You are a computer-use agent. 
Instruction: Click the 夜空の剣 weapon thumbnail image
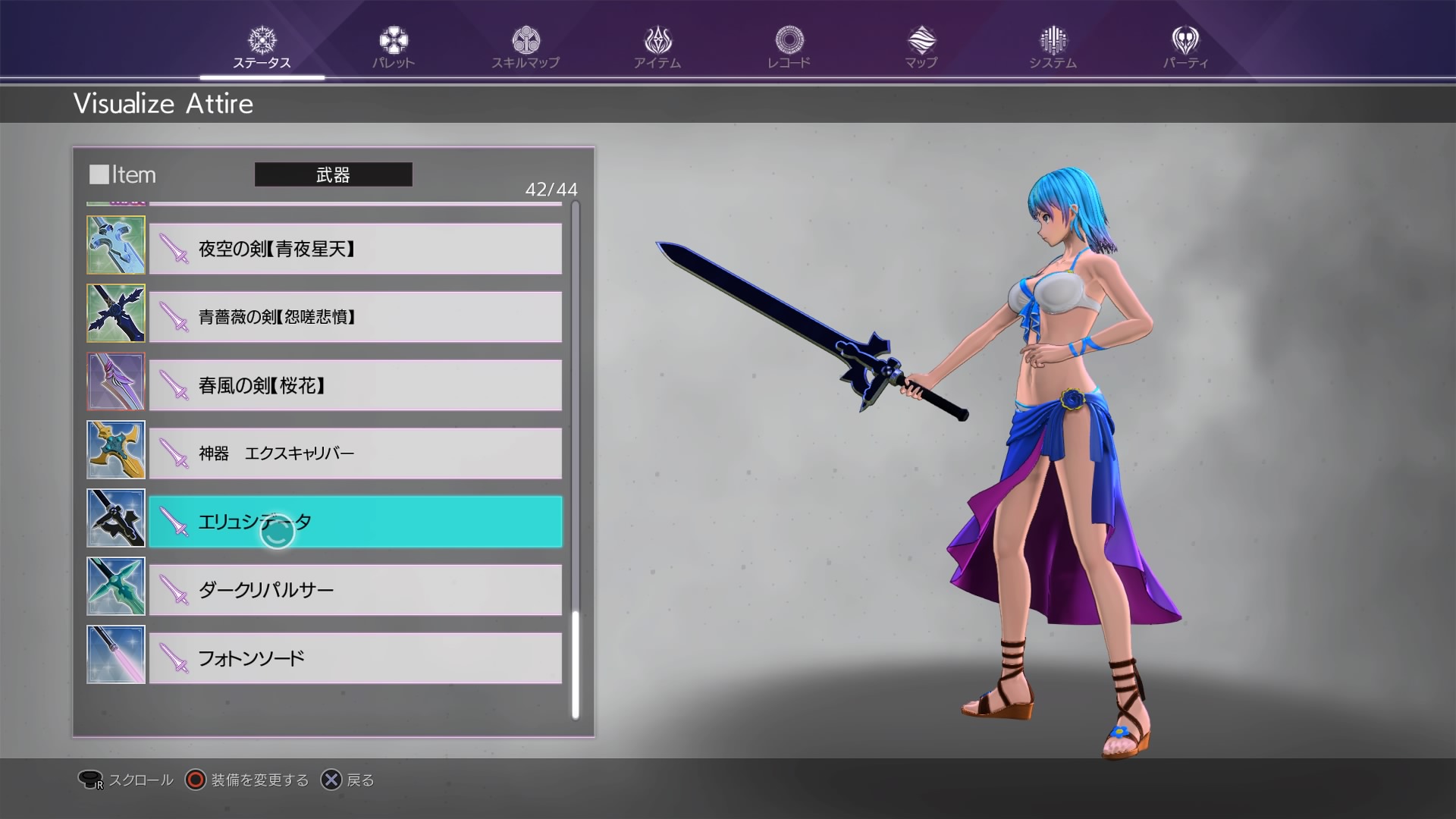coord(115,245)
